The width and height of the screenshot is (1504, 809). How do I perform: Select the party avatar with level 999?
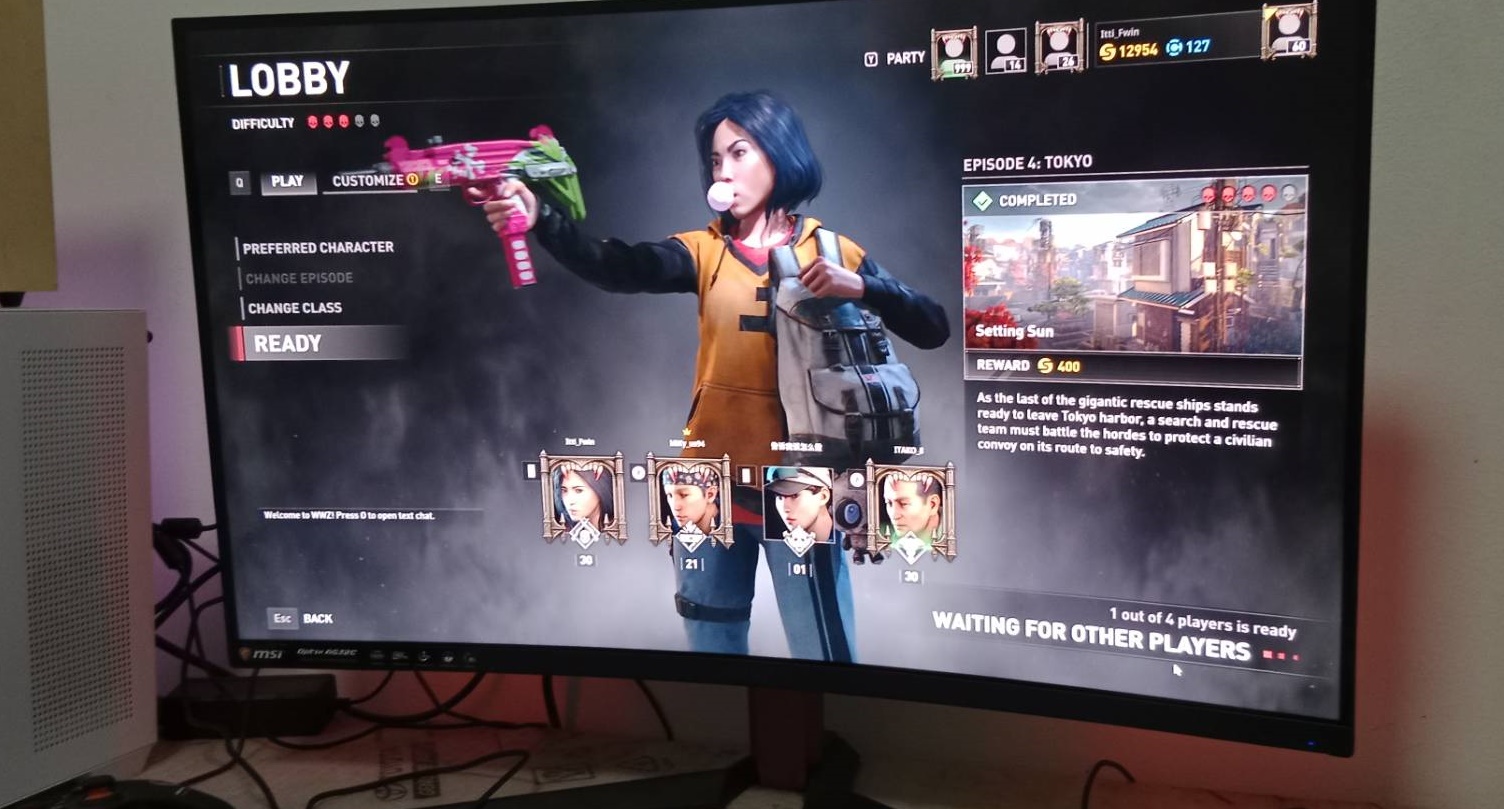click(954, 52)
